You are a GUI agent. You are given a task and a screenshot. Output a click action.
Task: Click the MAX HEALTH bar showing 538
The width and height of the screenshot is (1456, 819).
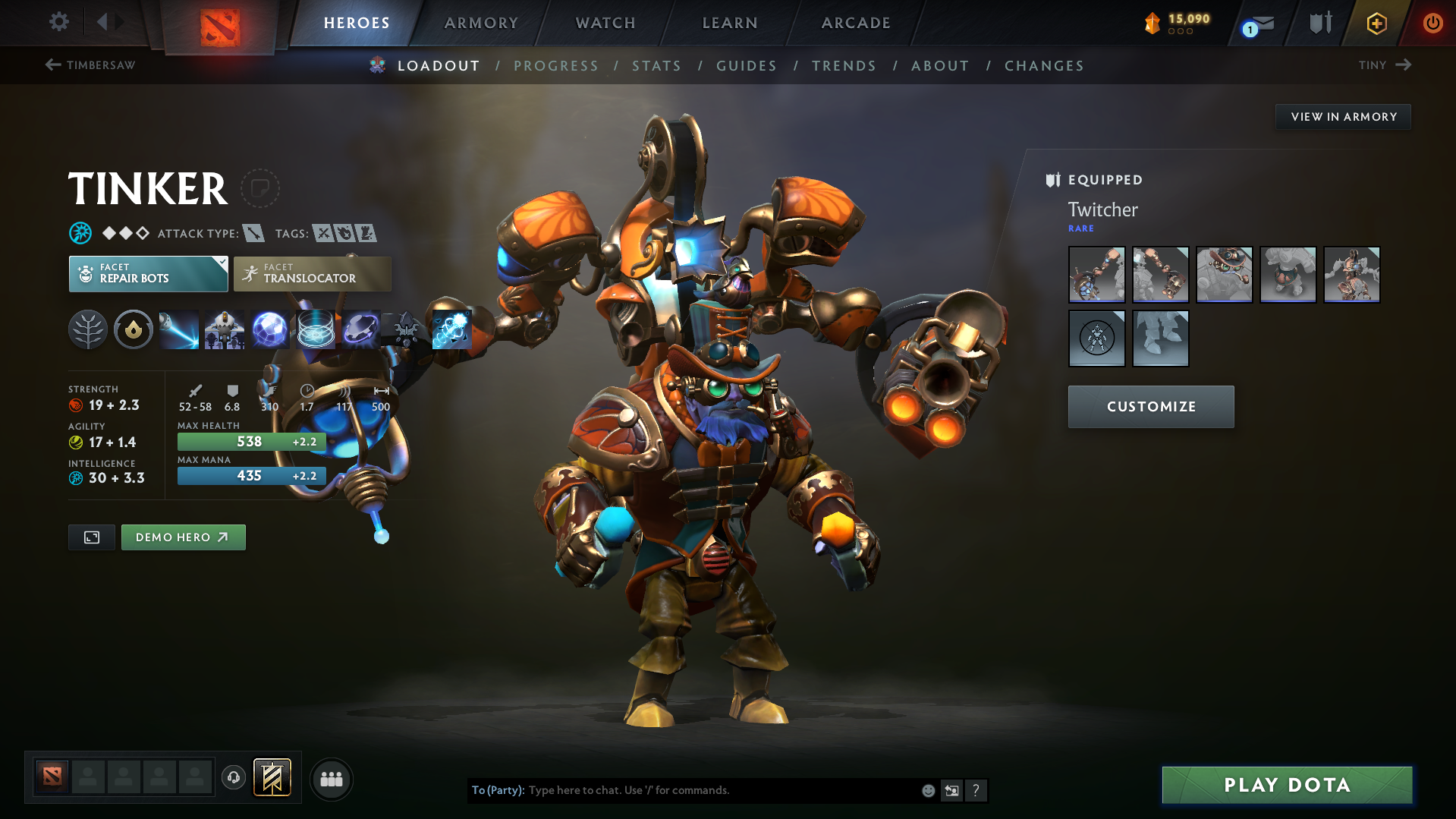pos(251,441)
